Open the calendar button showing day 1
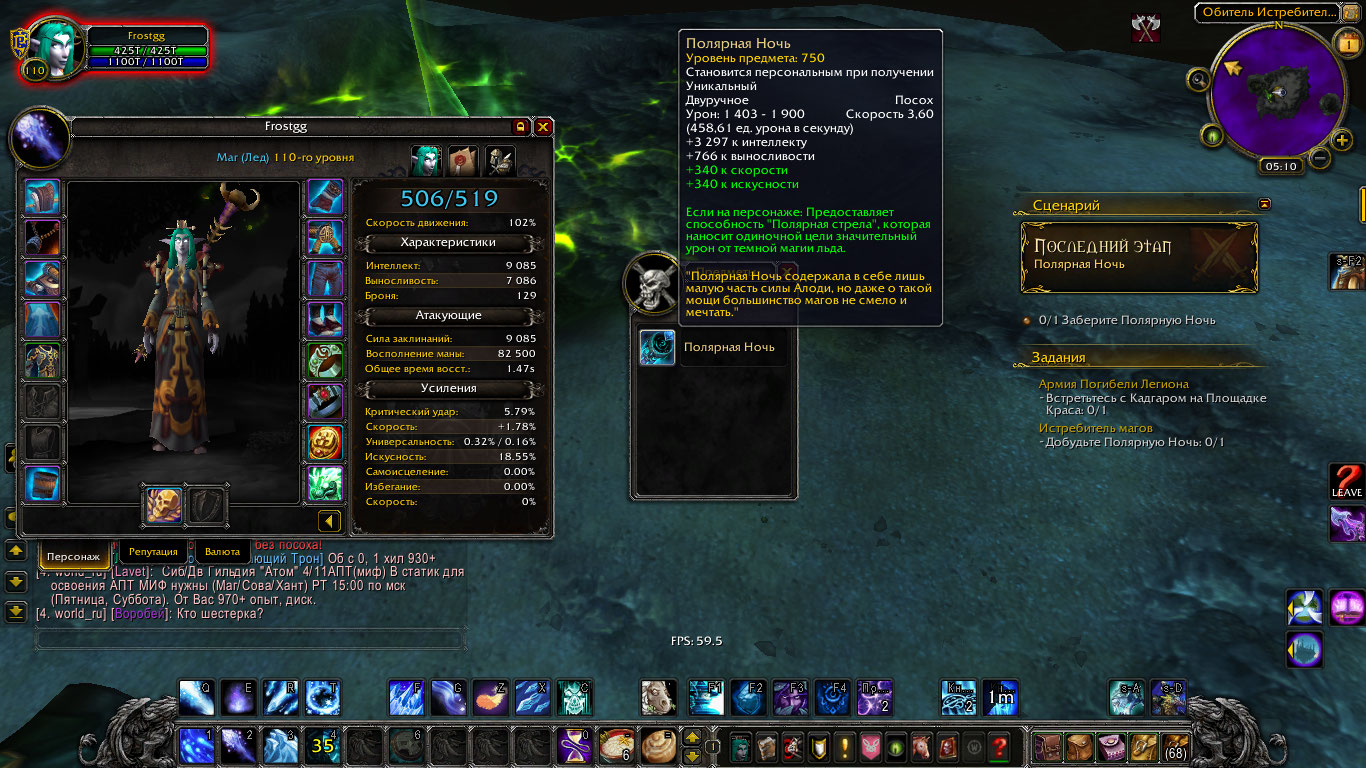The width and height of the screenshot is (1366, 768). (x=1346, y=42)
